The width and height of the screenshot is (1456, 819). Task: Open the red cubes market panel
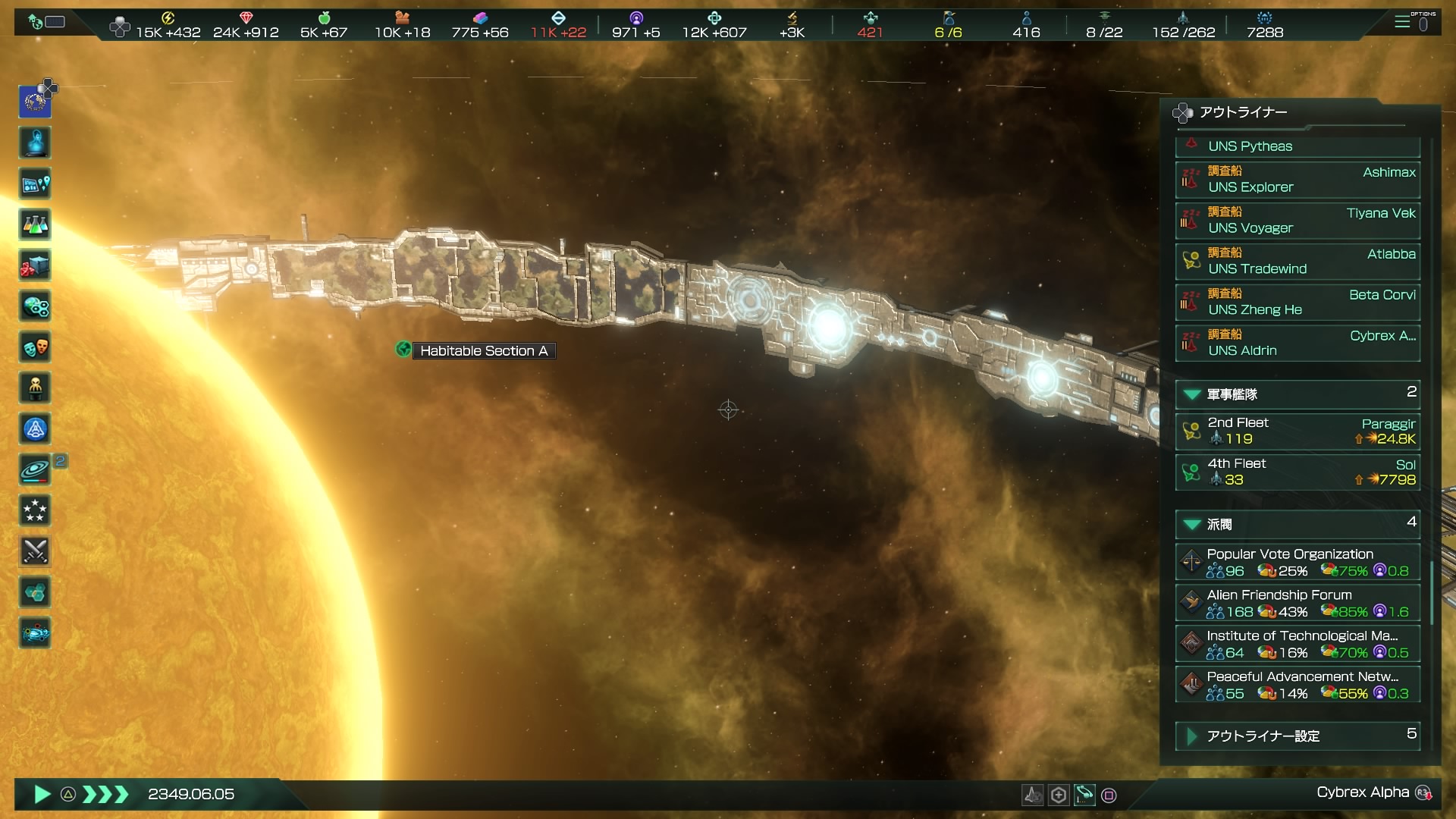point(35,265)
